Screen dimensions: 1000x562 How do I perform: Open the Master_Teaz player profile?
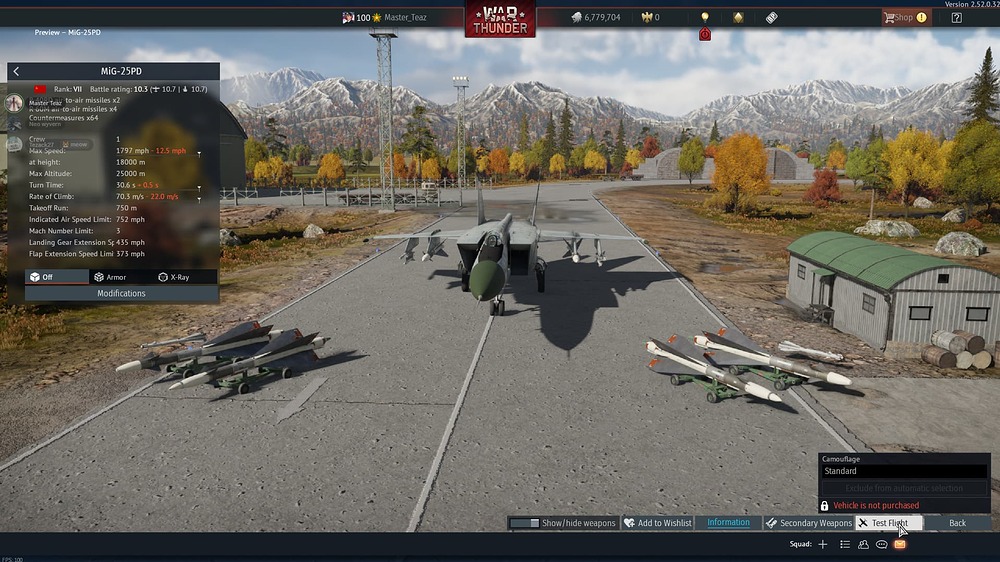coord(406,17)
